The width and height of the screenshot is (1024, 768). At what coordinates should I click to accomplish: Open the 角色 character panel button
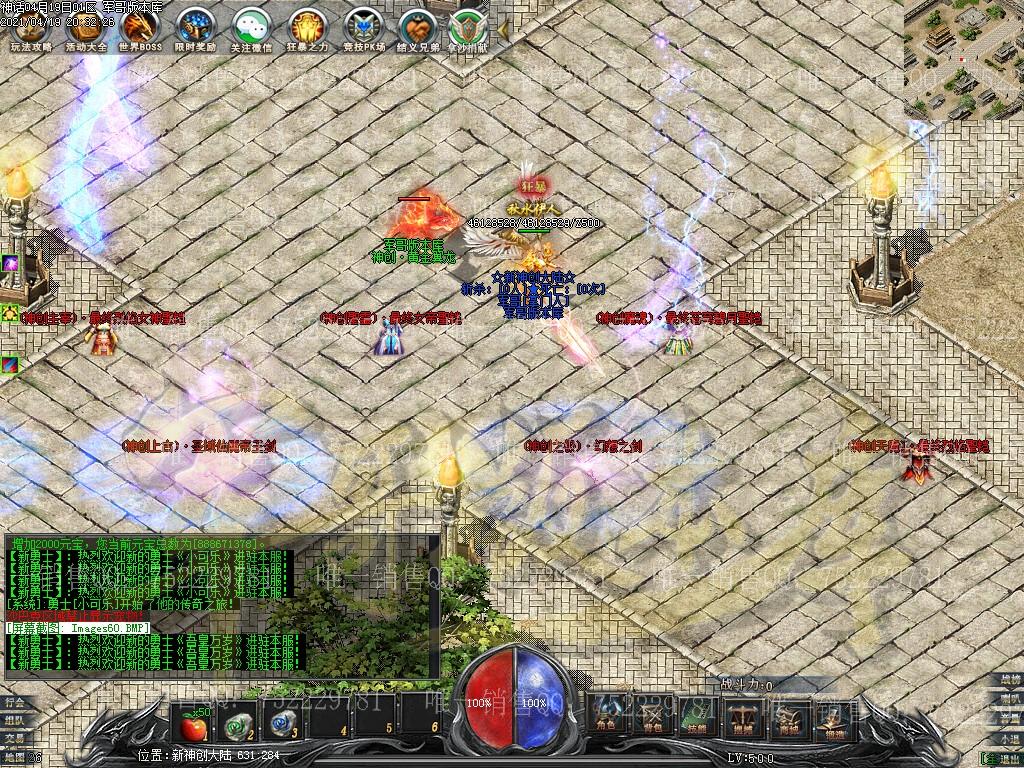(x=606, y=713)
